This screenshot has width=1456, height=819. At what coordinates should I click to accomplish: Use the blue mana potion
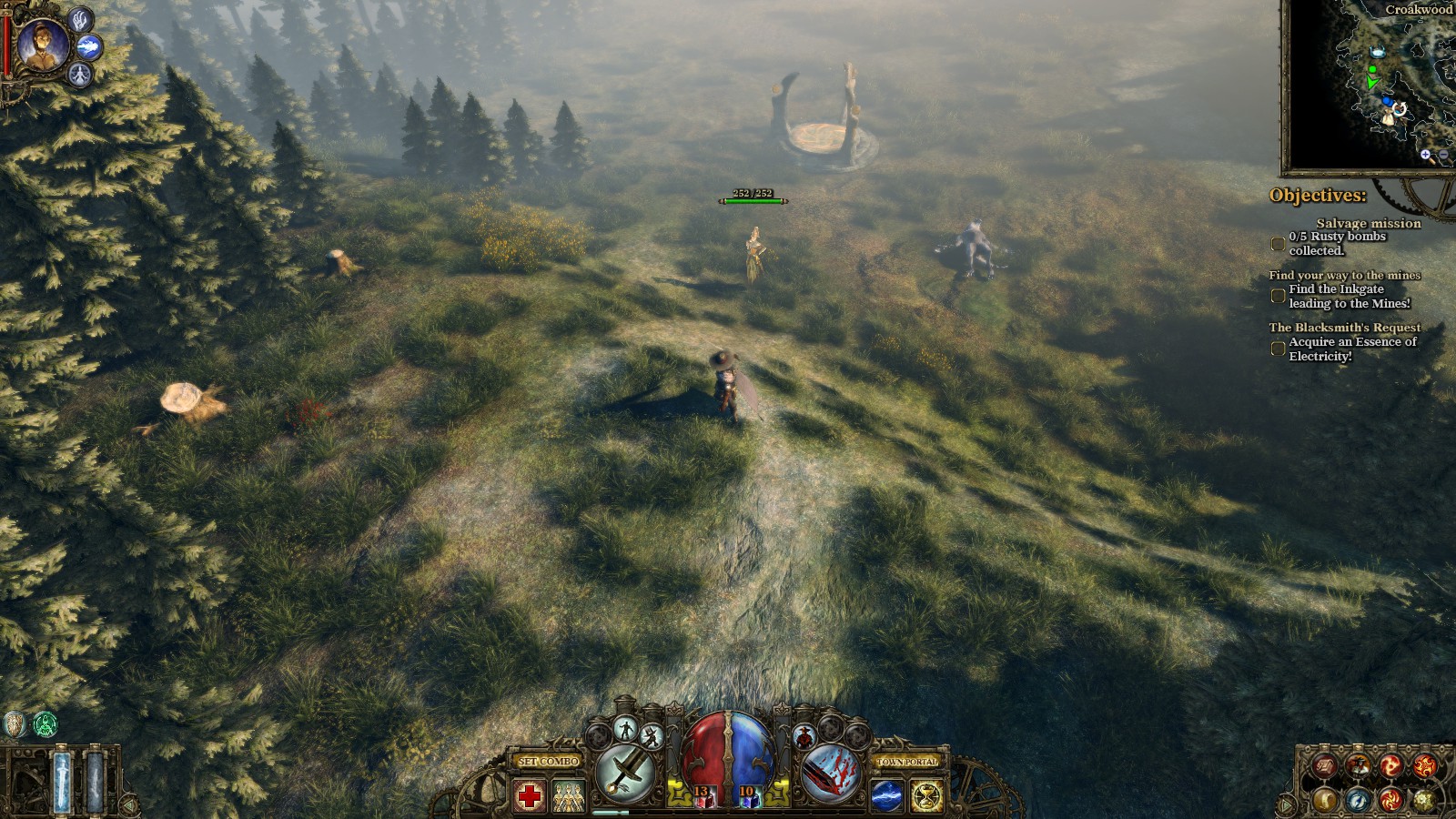(x=748, y=797)
